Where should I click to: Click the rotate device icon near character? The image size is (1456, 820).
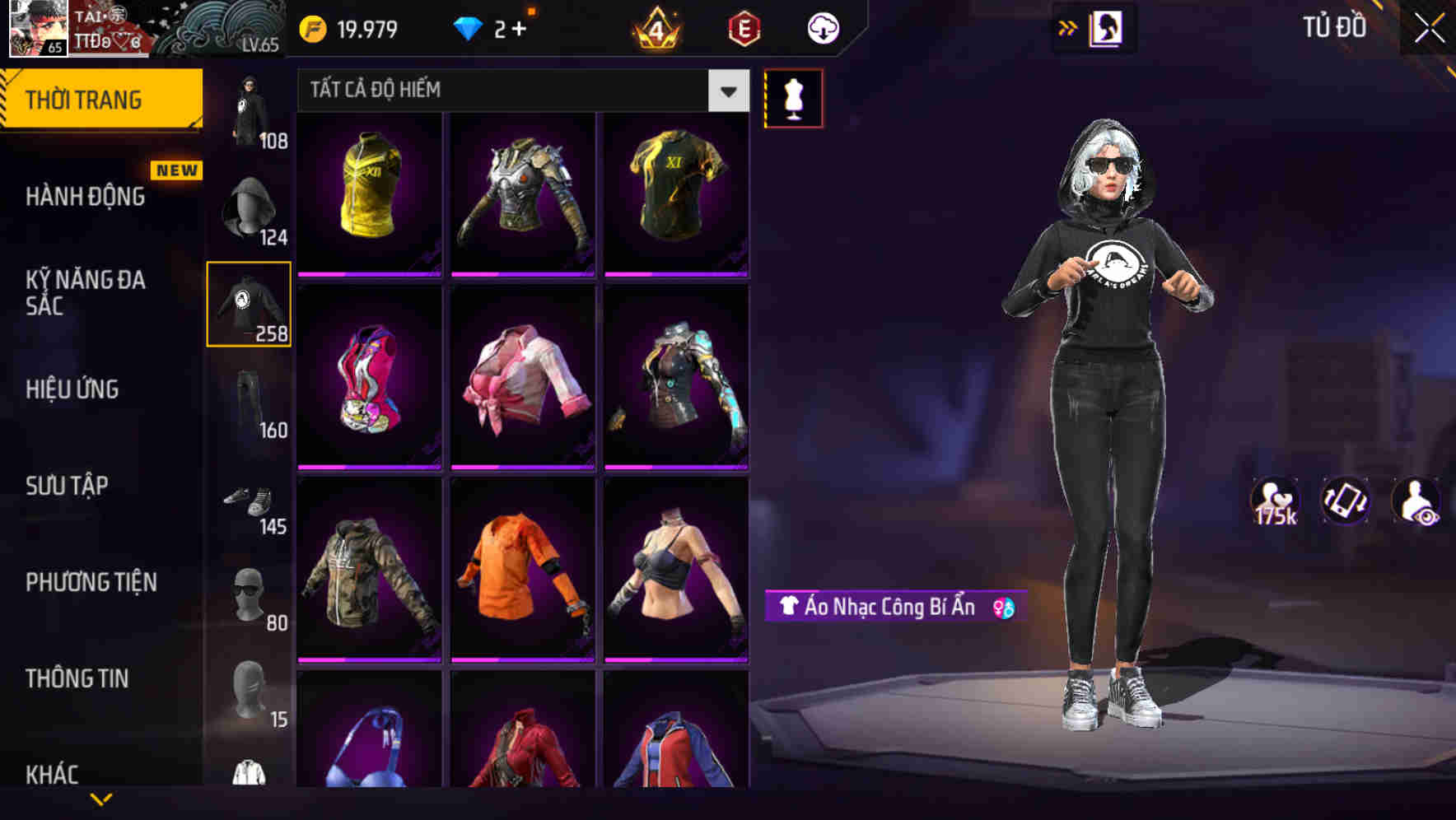[1346, 502]
